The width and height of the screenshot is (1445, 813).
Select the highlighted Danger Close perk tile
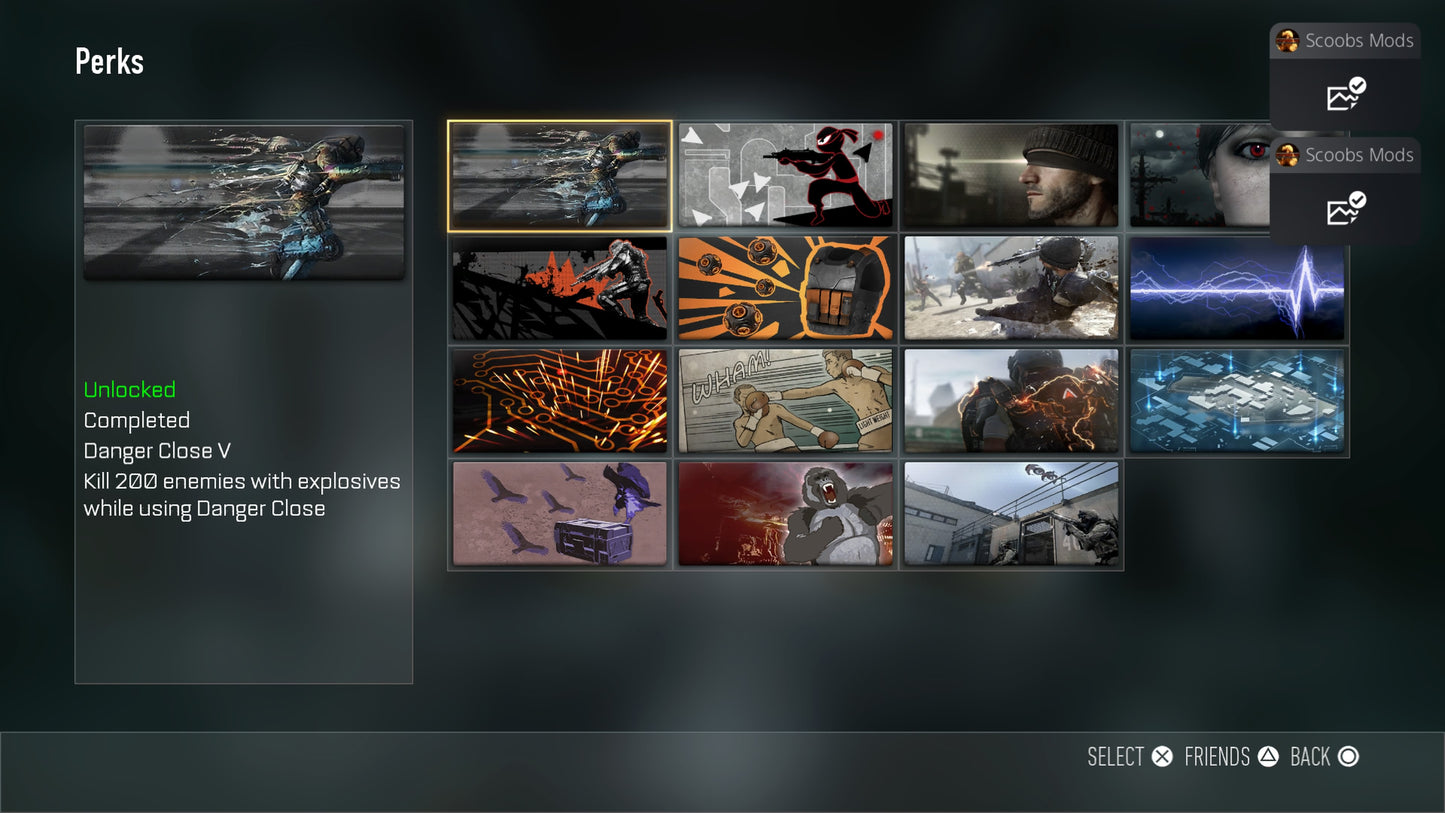(560, 175)
